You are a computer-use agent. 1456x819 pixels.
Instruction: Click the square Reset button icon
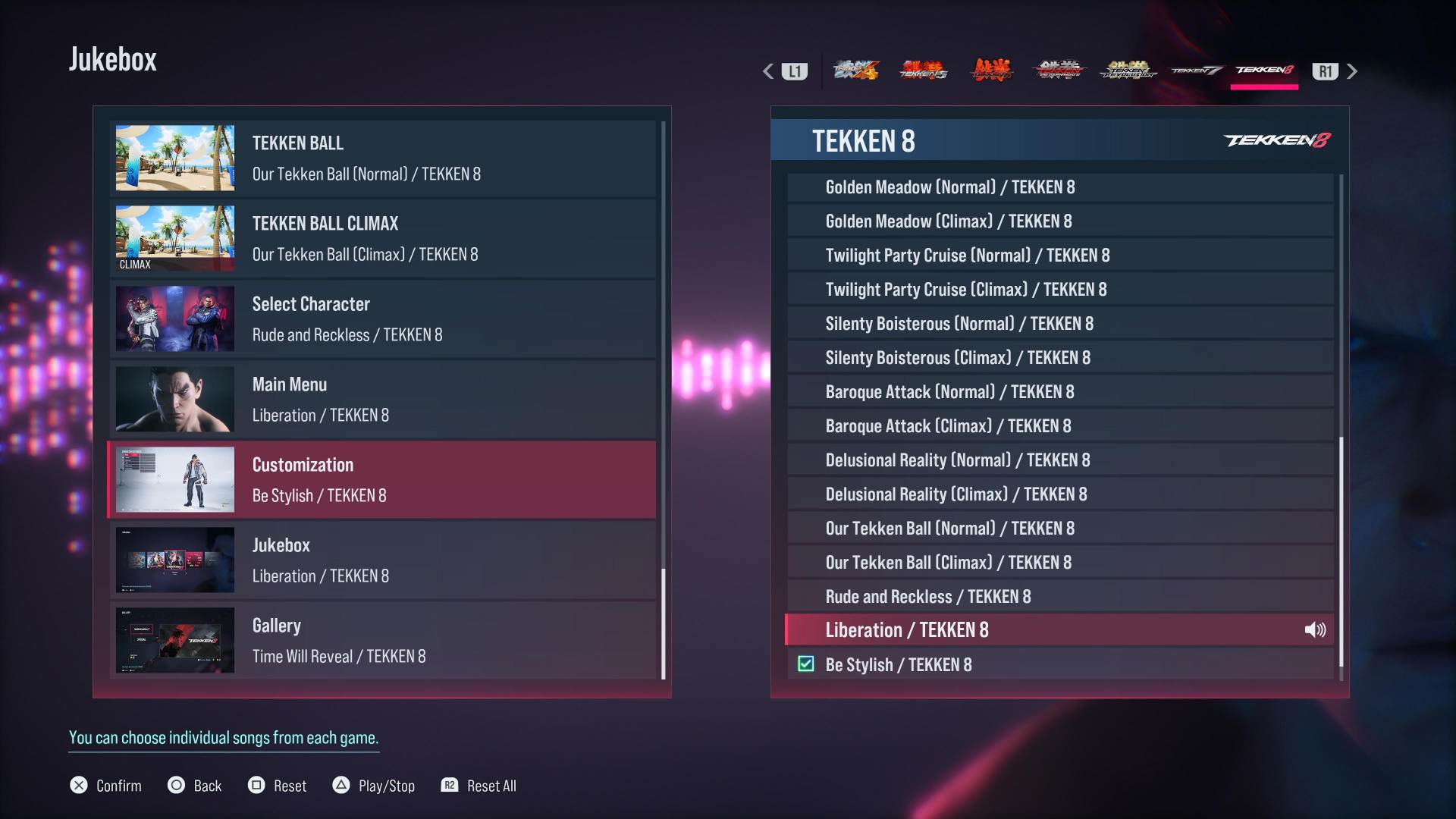pyautogui.click(x=256, y=786)
